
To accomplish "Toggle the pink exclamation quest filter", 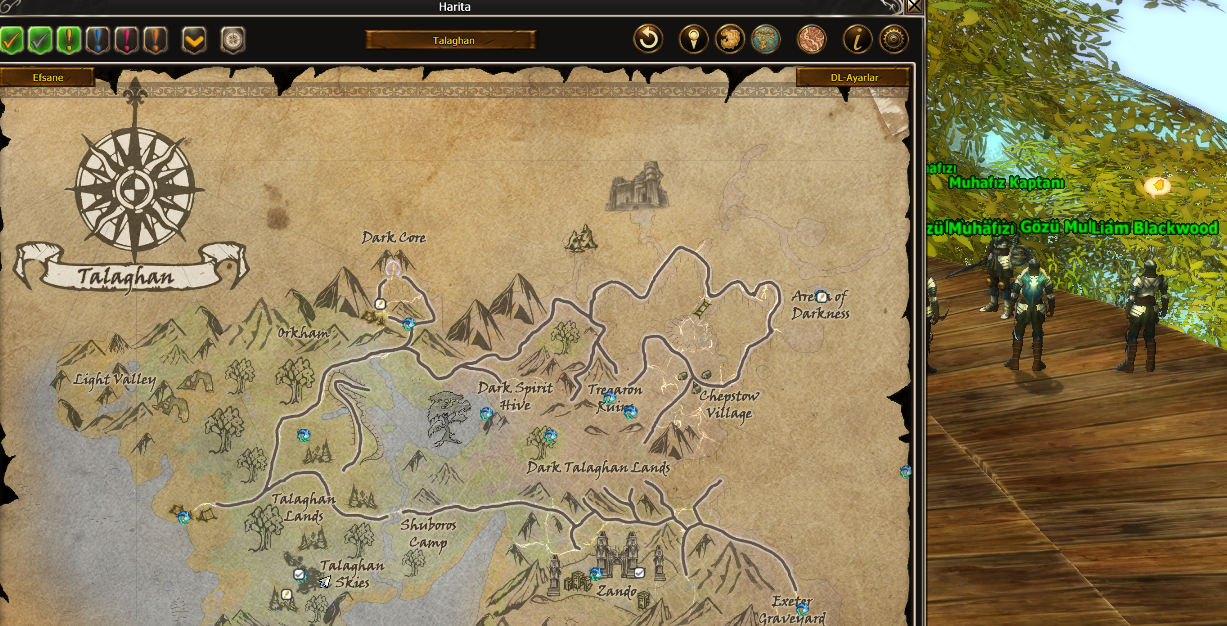I will coord(126,40).
